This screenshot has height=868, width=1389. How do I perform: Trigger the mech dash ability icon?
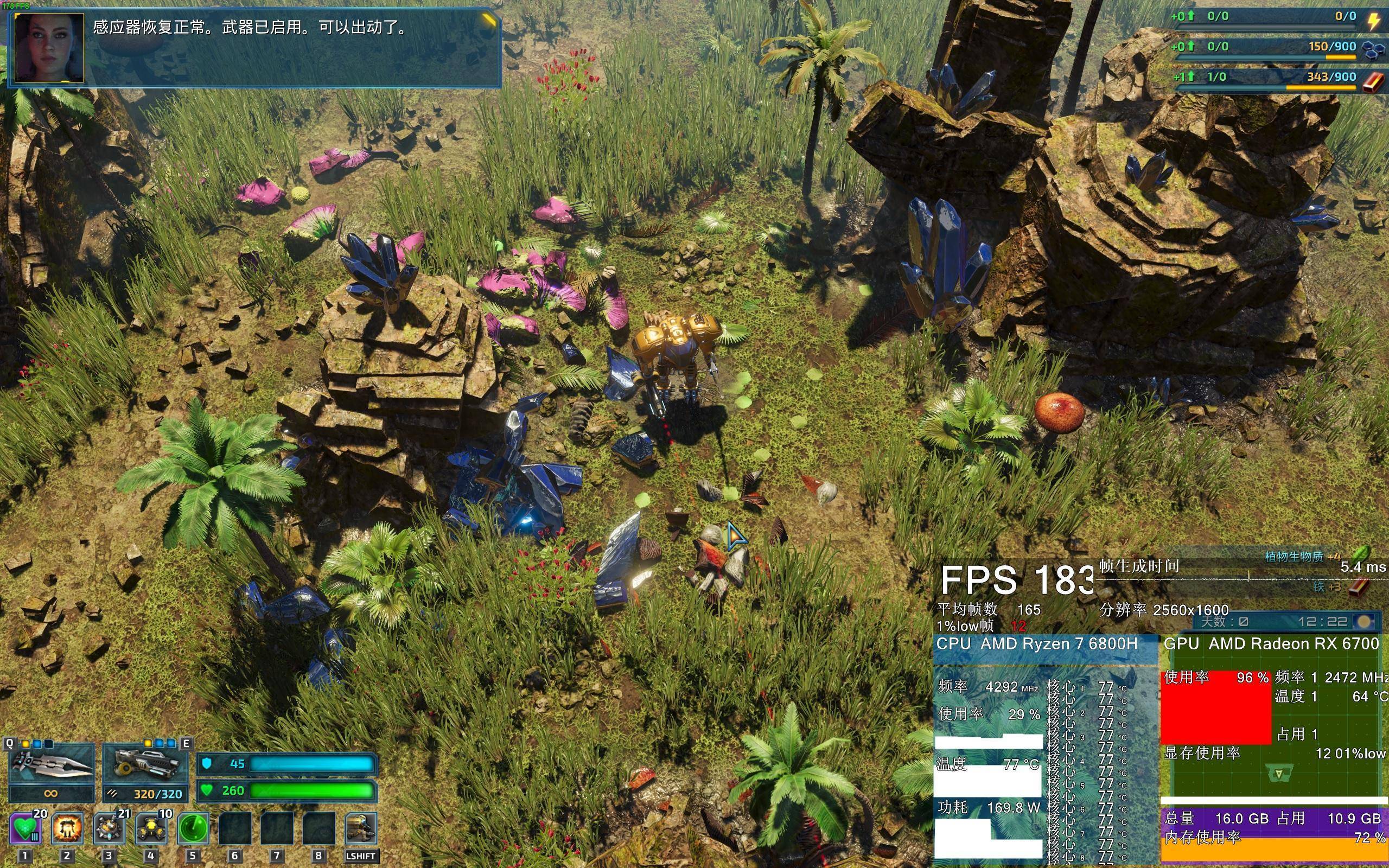click(360, 828)
